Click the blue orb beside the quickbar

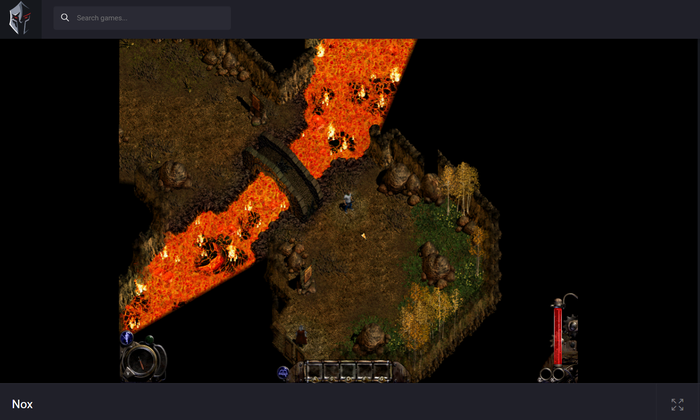point(283,372)
